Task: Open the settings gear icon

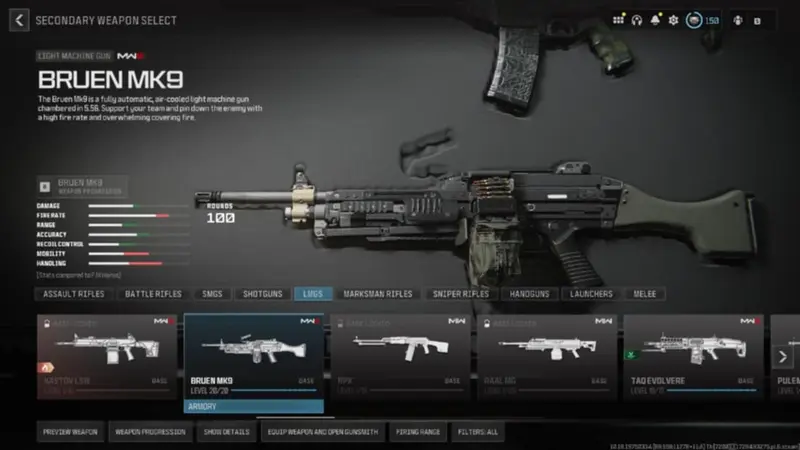Action: pyautogui.click(x=673, y=20)
